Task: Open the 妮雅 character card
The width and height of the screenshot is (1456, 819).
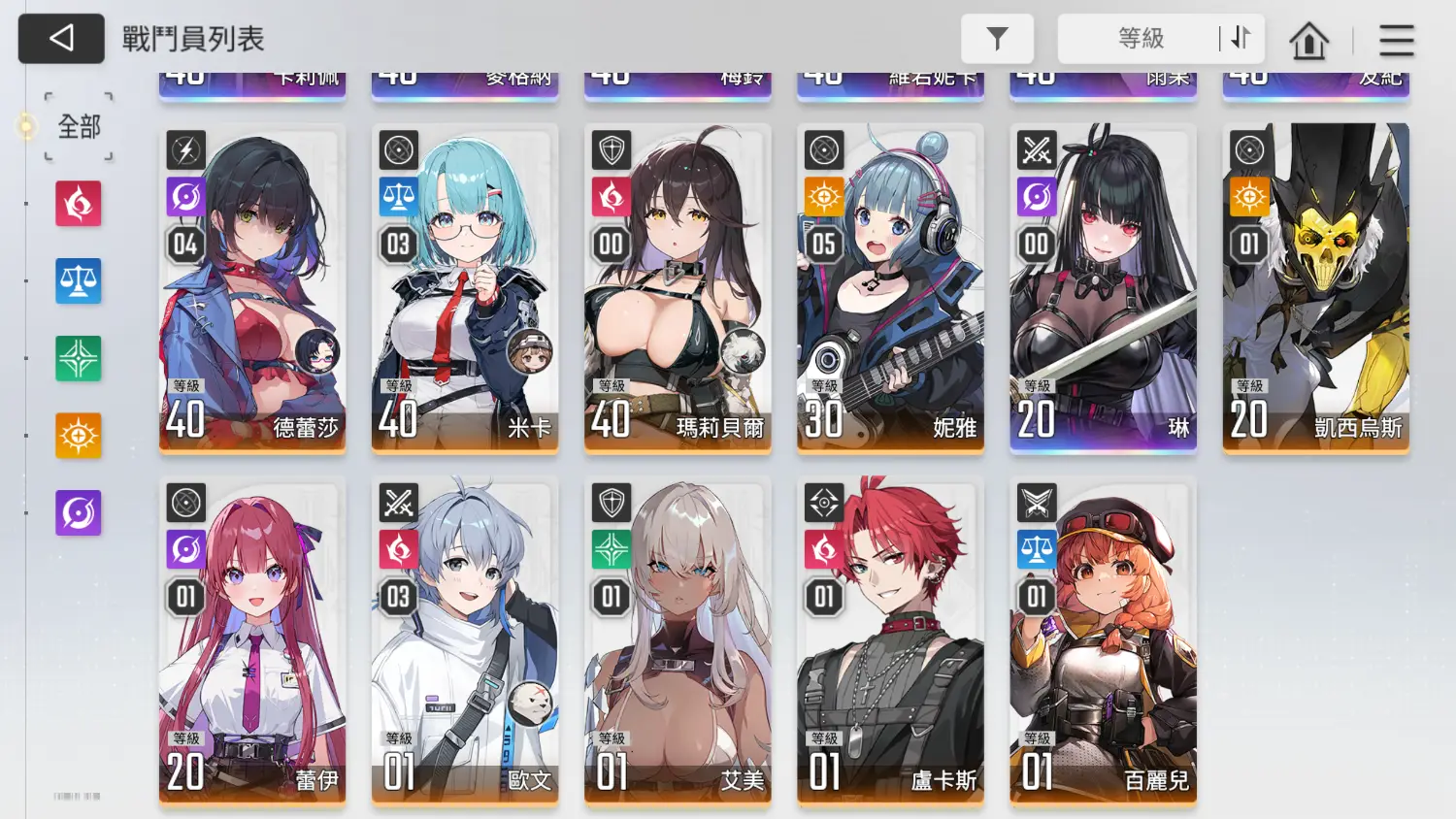Action: pyautogui.click(x=890, y=288)
